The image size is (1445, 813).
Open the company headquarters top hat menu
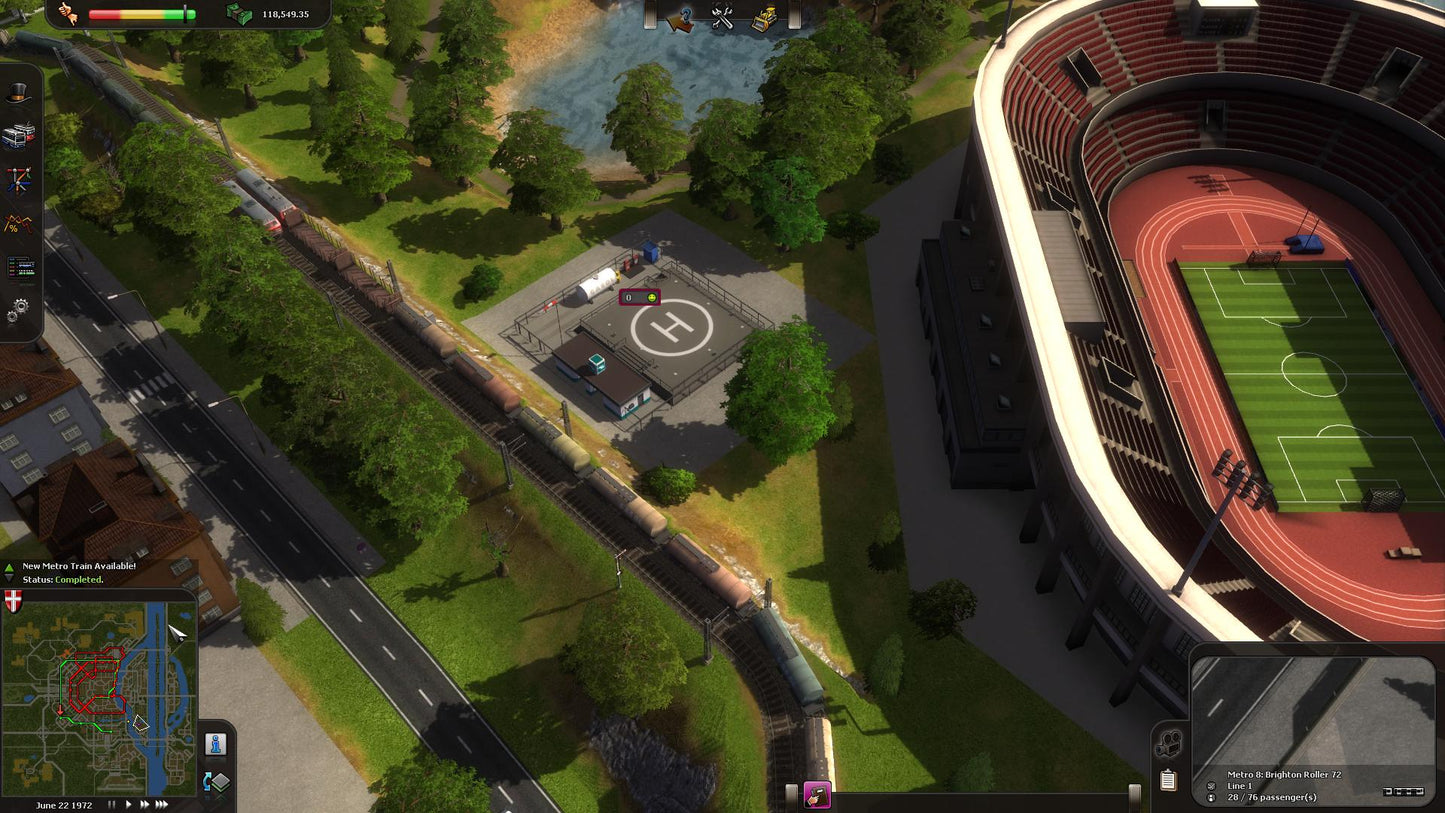[x=17, y=90]
